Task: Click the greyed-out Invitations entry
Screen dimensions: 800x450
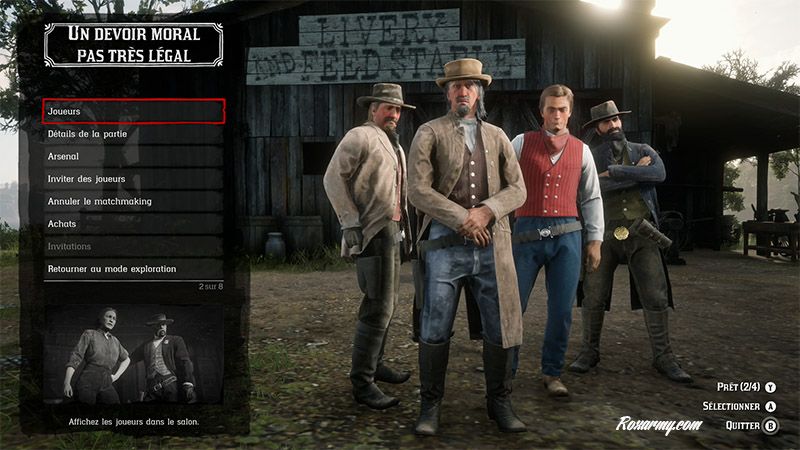Action: 133,246
